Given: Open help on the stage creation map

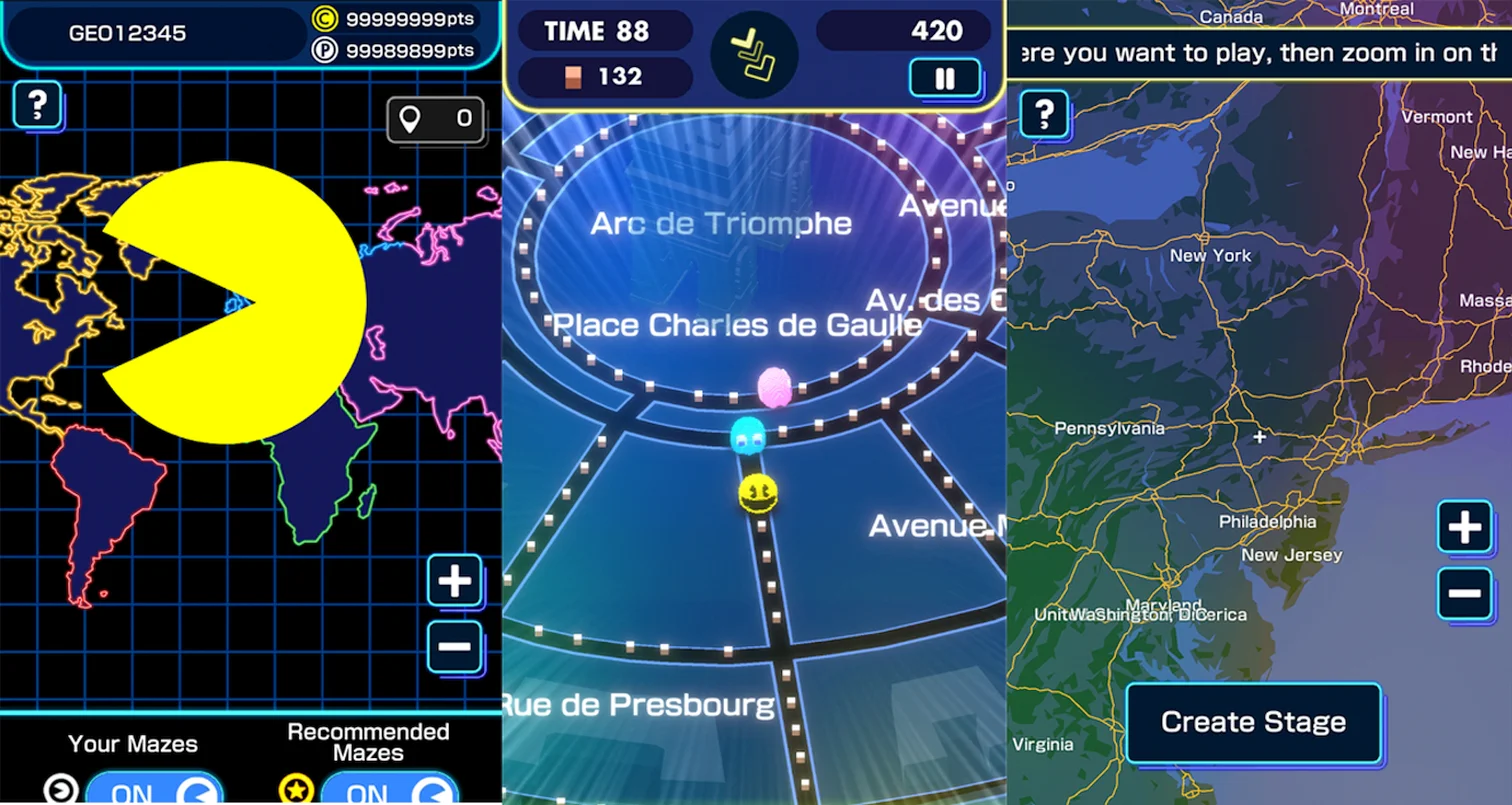Looking at the screenshot, I should [x=1044, y=115].
